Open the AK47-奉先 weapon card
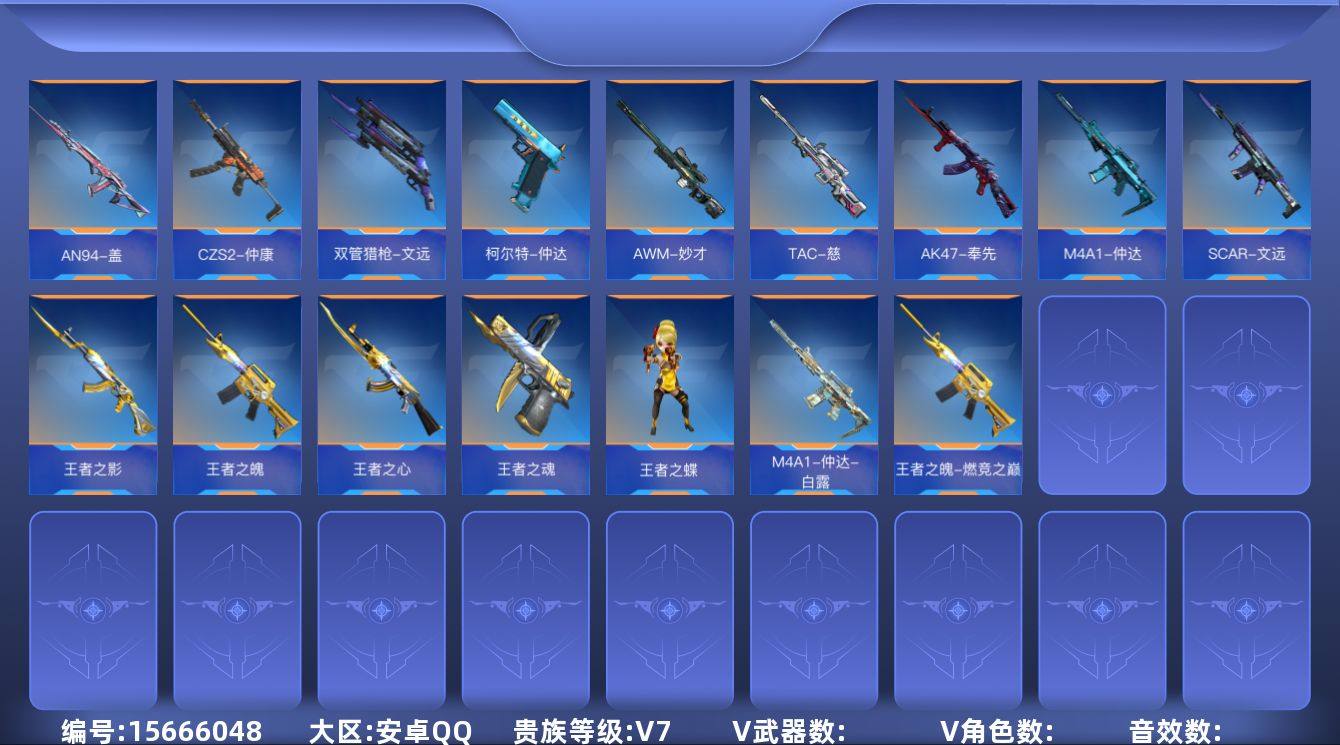 click(957, 170)
